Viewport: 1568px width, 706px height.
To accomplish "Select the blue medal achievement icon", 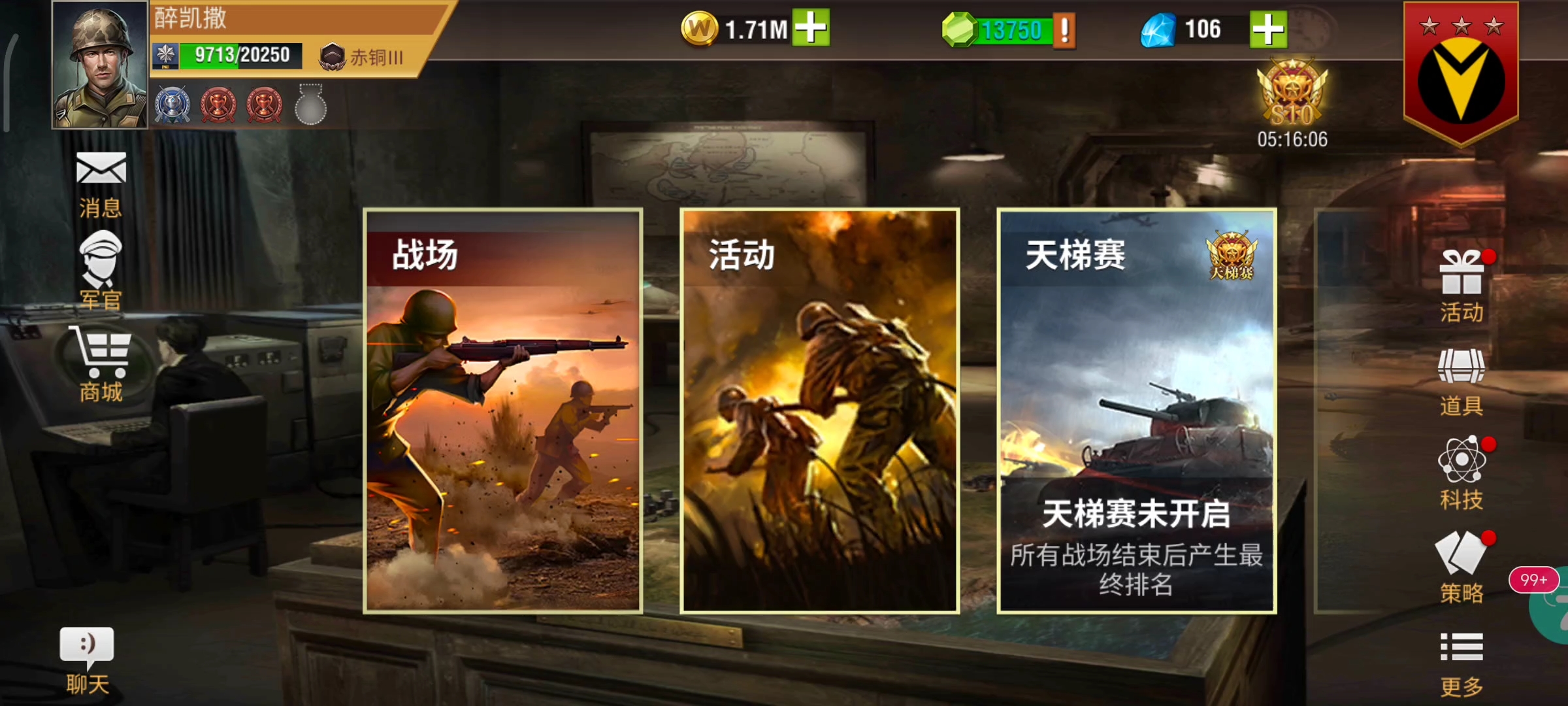I will [171, 102].
